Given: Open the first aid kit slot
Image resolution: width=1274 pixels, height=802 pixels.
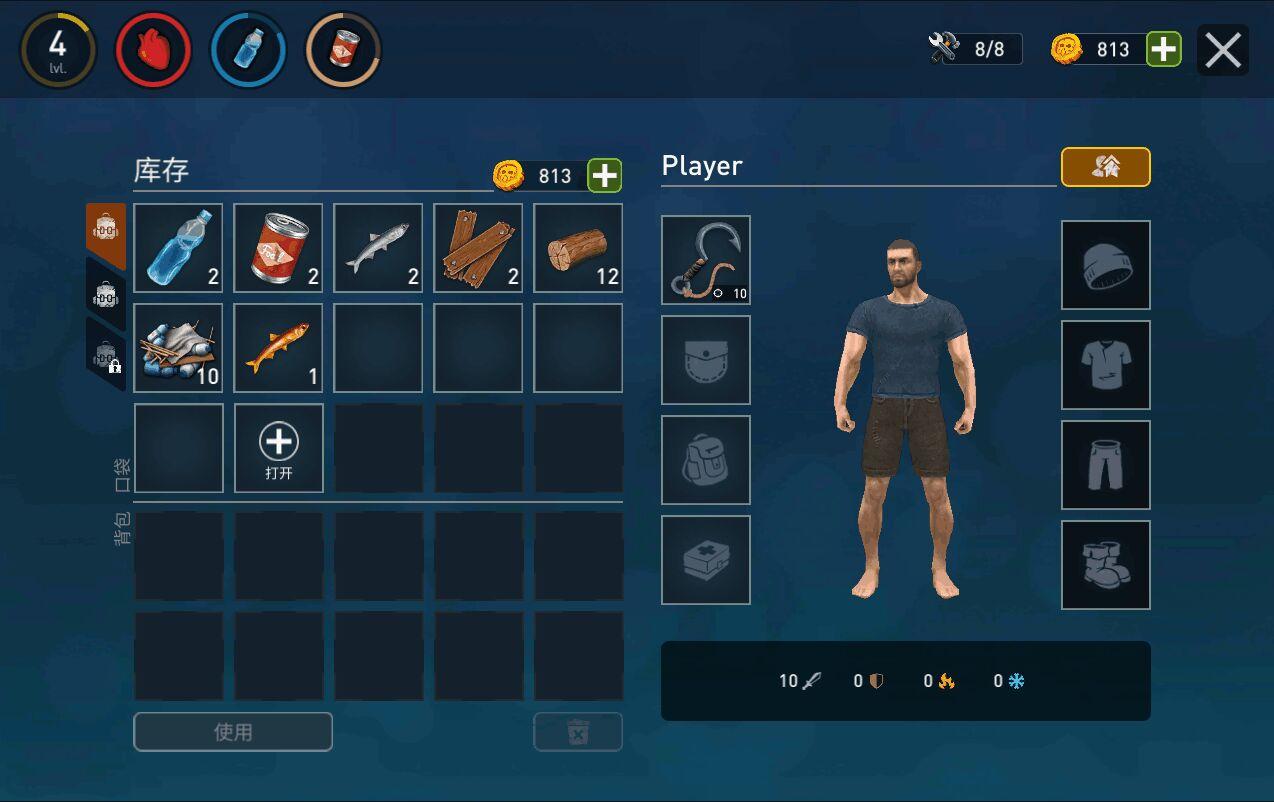Looking at the screenshot, I should [706, 560].
